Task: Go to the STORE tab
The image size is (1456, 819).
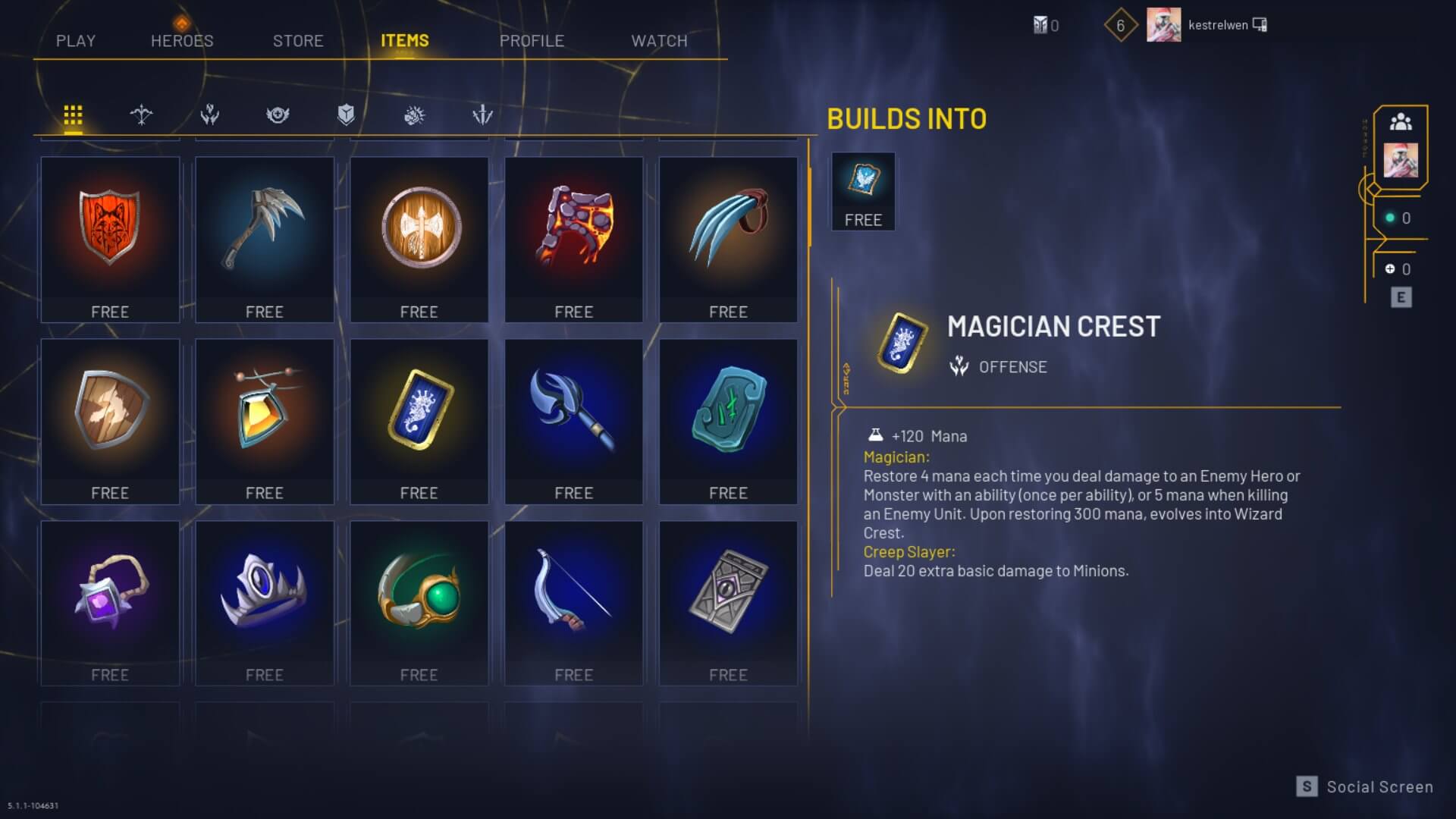Action: click(298, 41)
